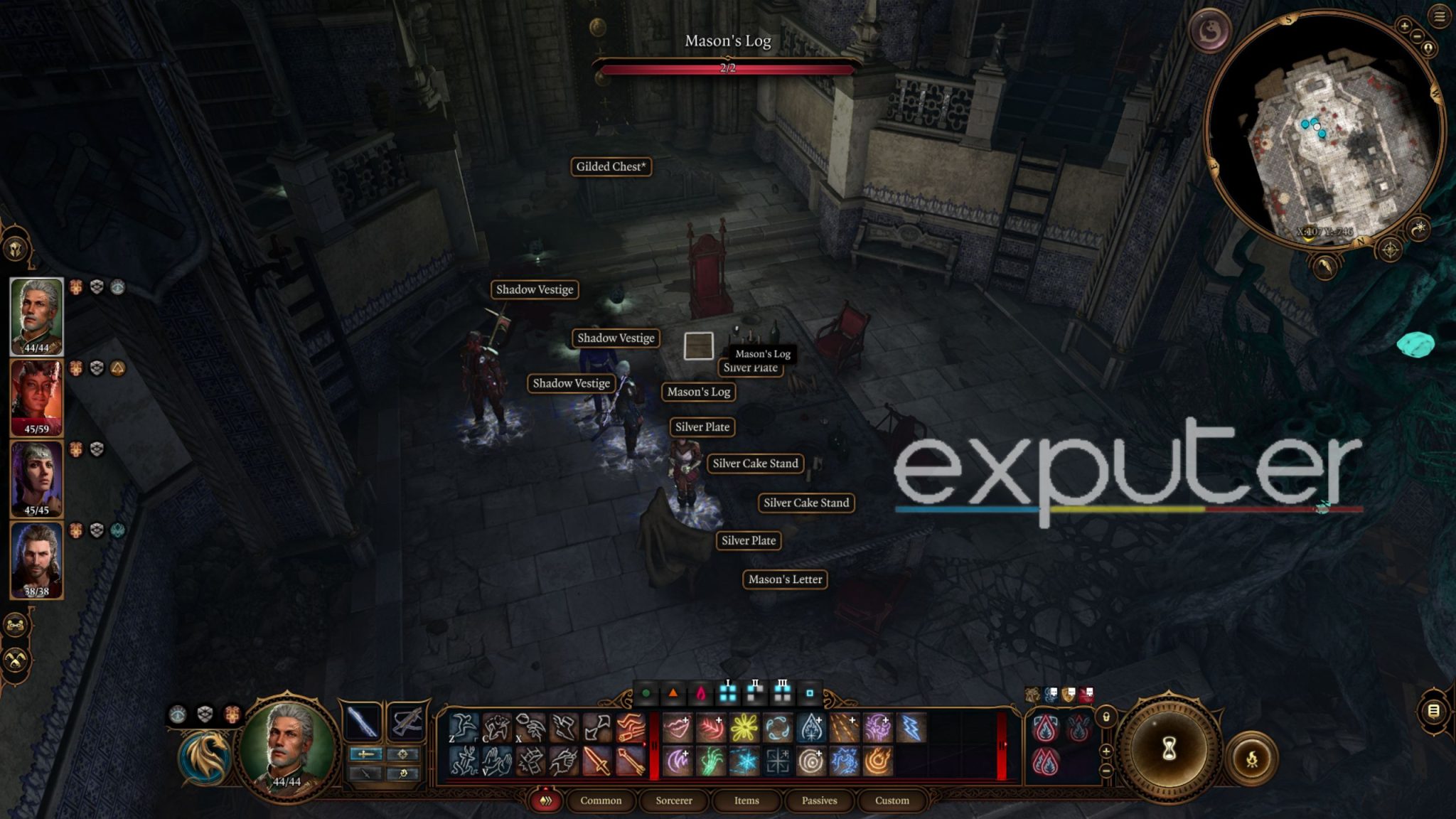This screenshot has width=1456, height=819.
Task: Toggle the hotbar lock padlock
Action: [1106, 717]
